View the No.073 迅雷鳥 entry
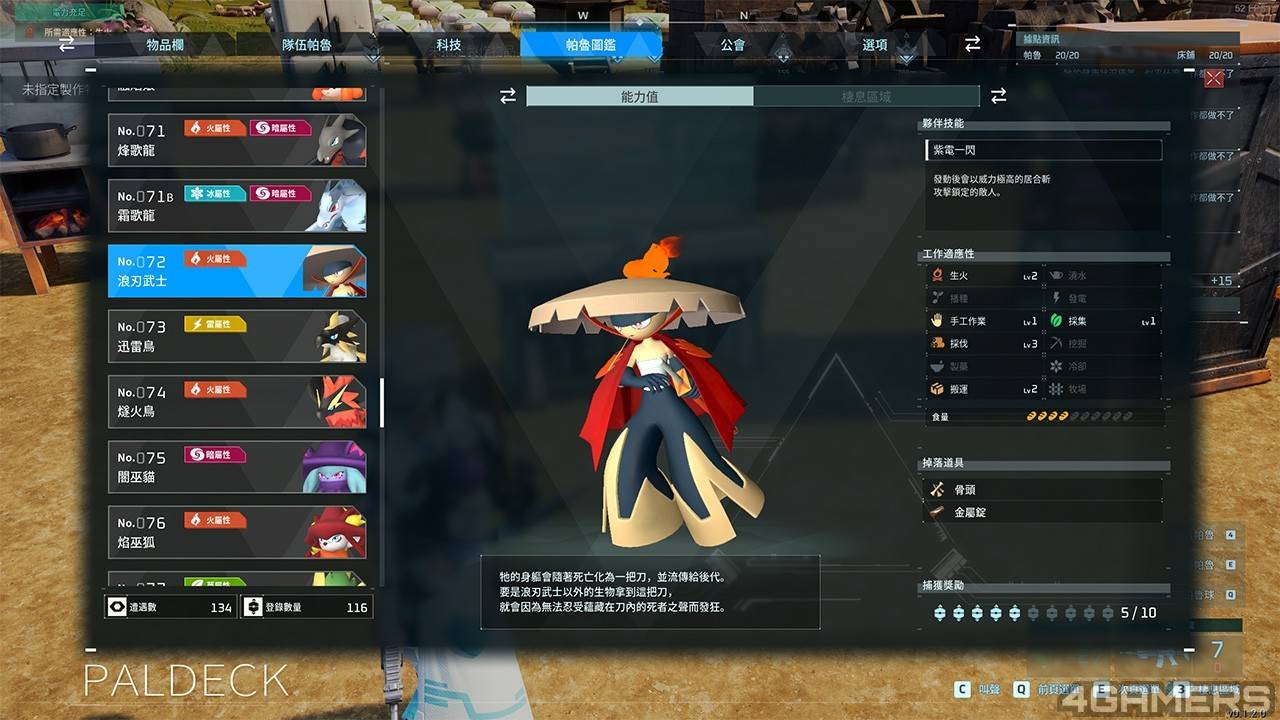 237,337
